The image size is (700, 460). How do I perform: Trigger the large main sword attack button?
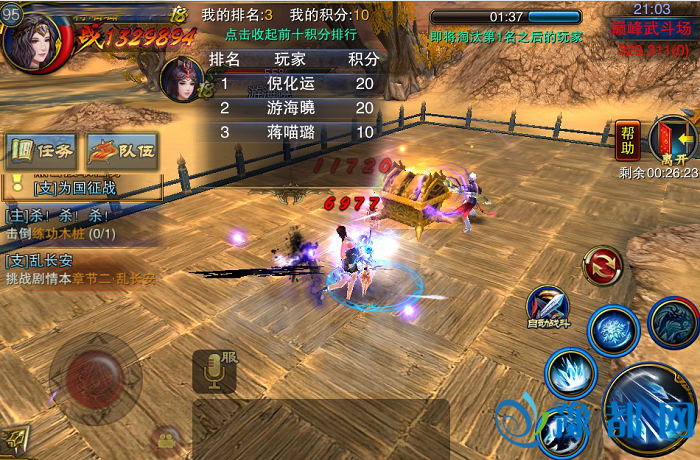click(650, 411)
